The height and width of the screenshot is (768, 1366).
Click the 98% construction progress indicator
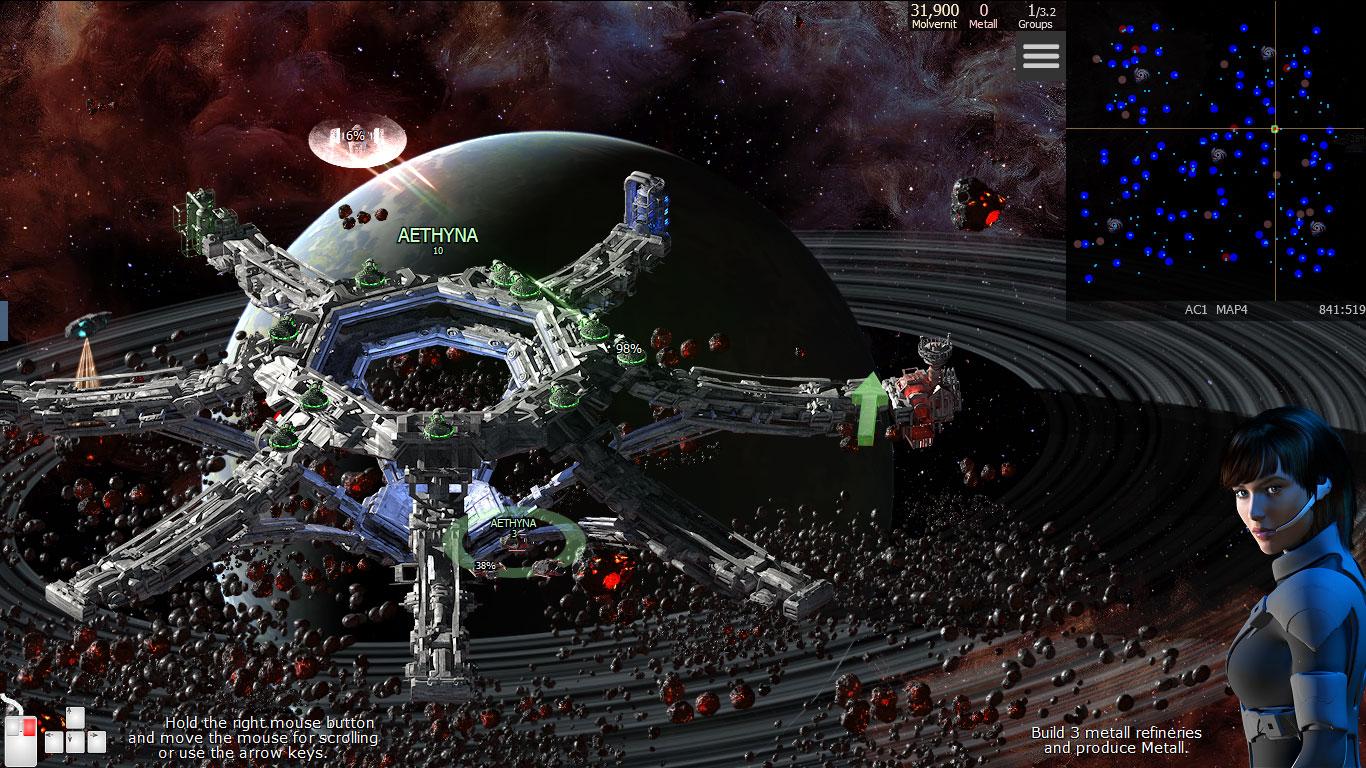click(x=628, y=348)
